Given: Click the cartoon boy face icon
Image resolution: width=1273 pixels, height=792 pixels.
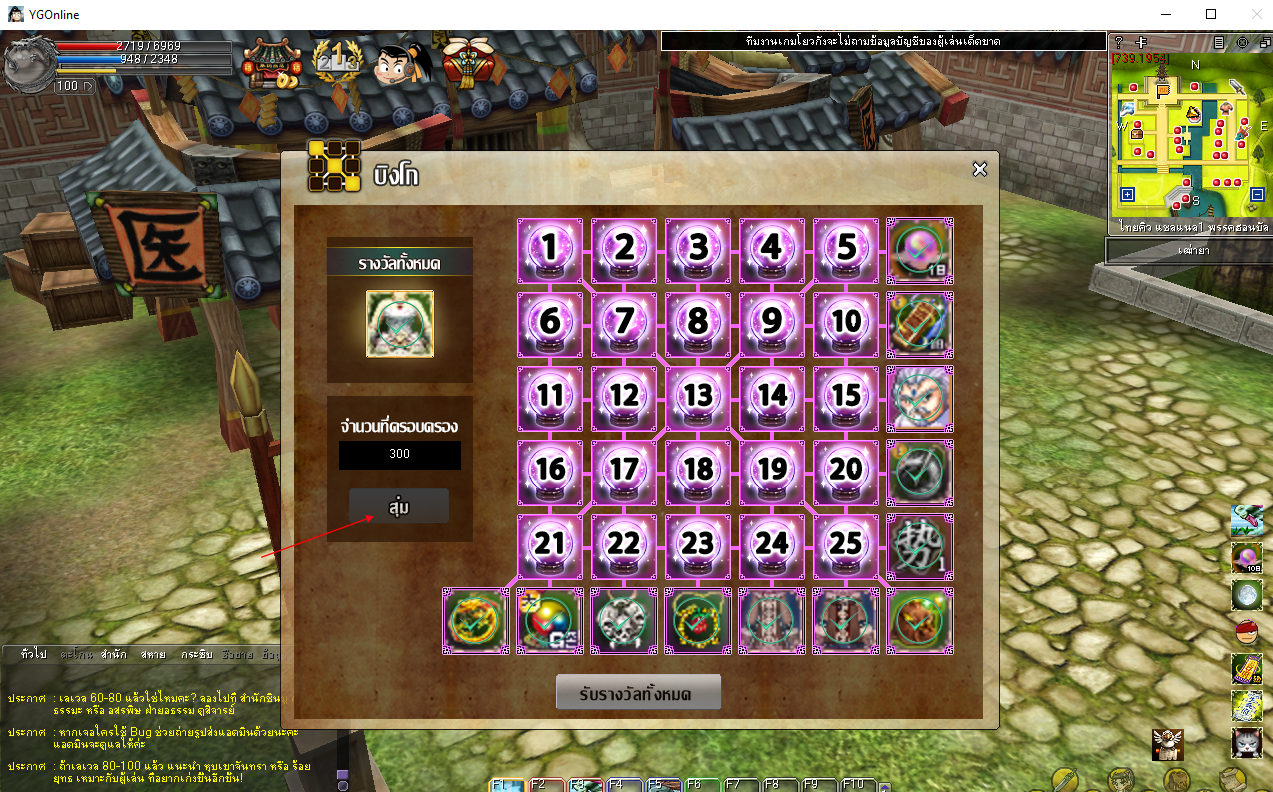Looking at the screenshot, I should pyautogui.click(x=401, y=63).
